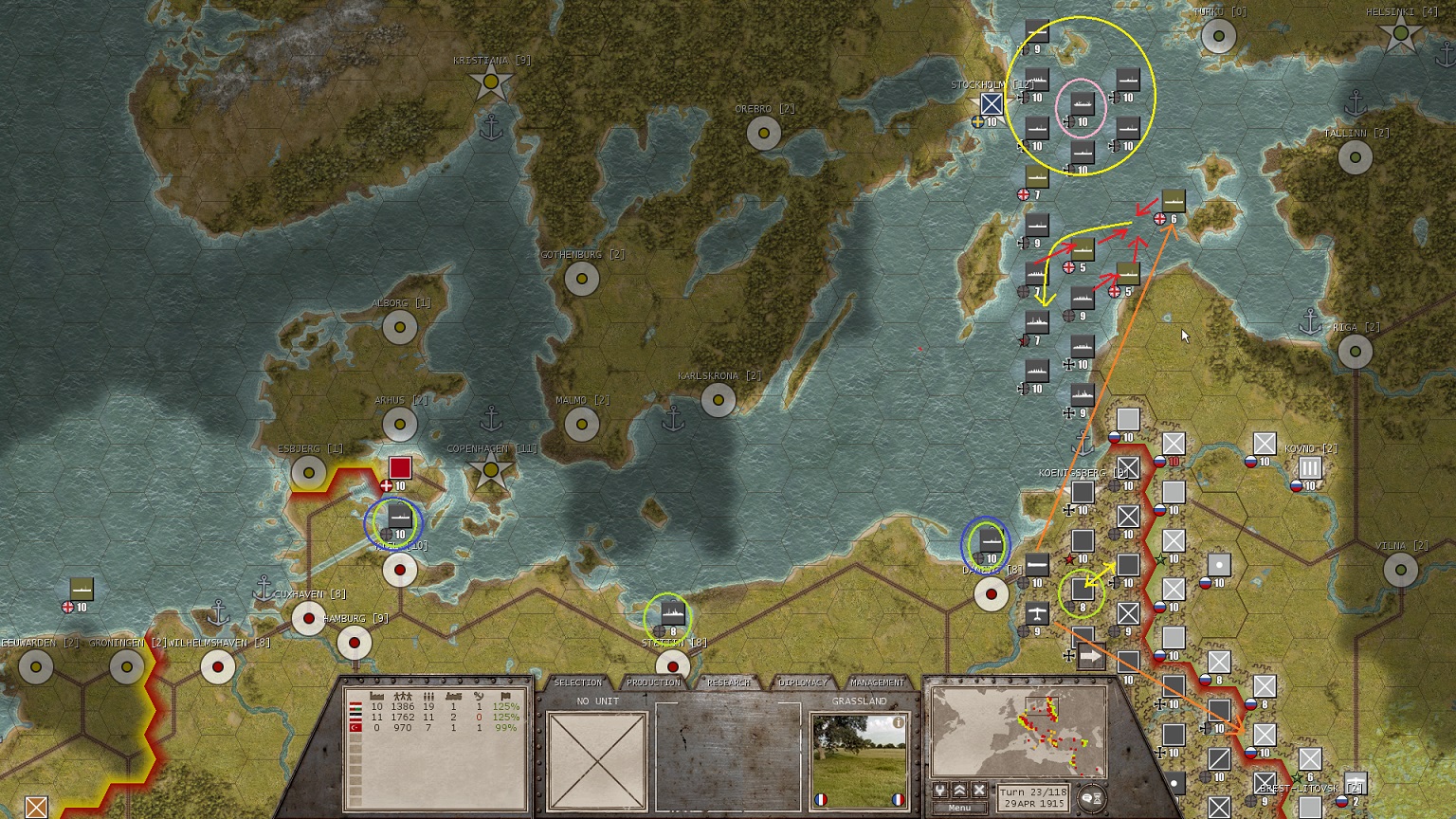This screenshot has height=819, width=1456.
Task: Select the Russian artillery unit near Kovno
Action: coord(1309,468)
